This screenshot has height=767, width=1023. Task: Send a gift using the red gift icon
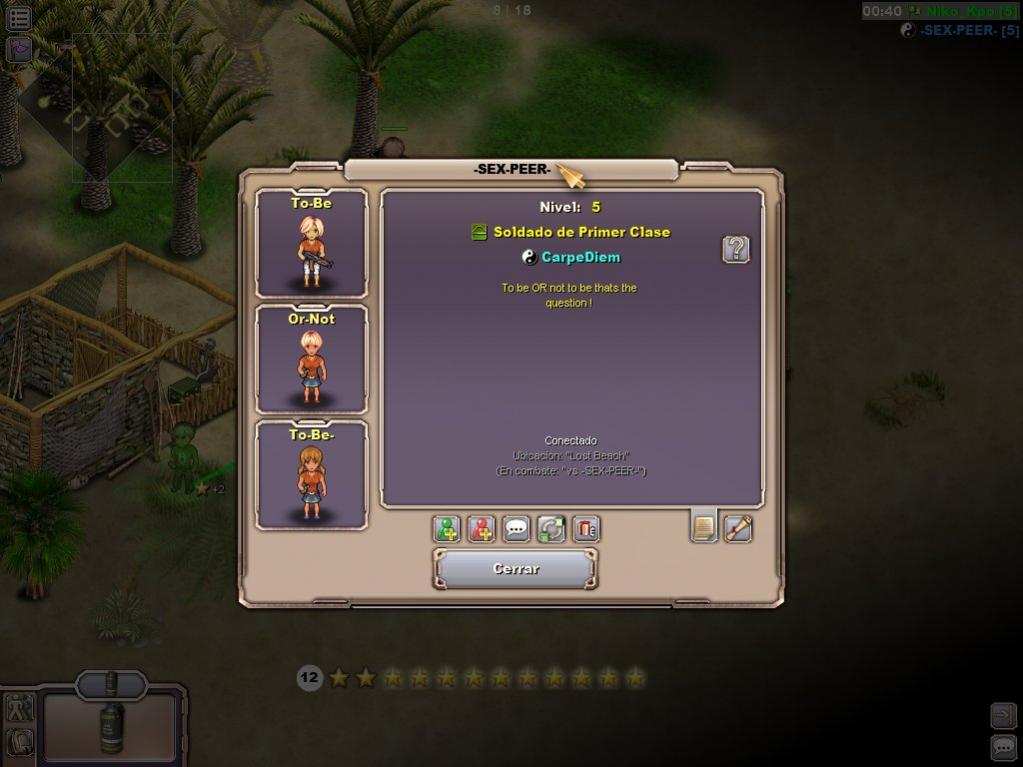point(586,528)
